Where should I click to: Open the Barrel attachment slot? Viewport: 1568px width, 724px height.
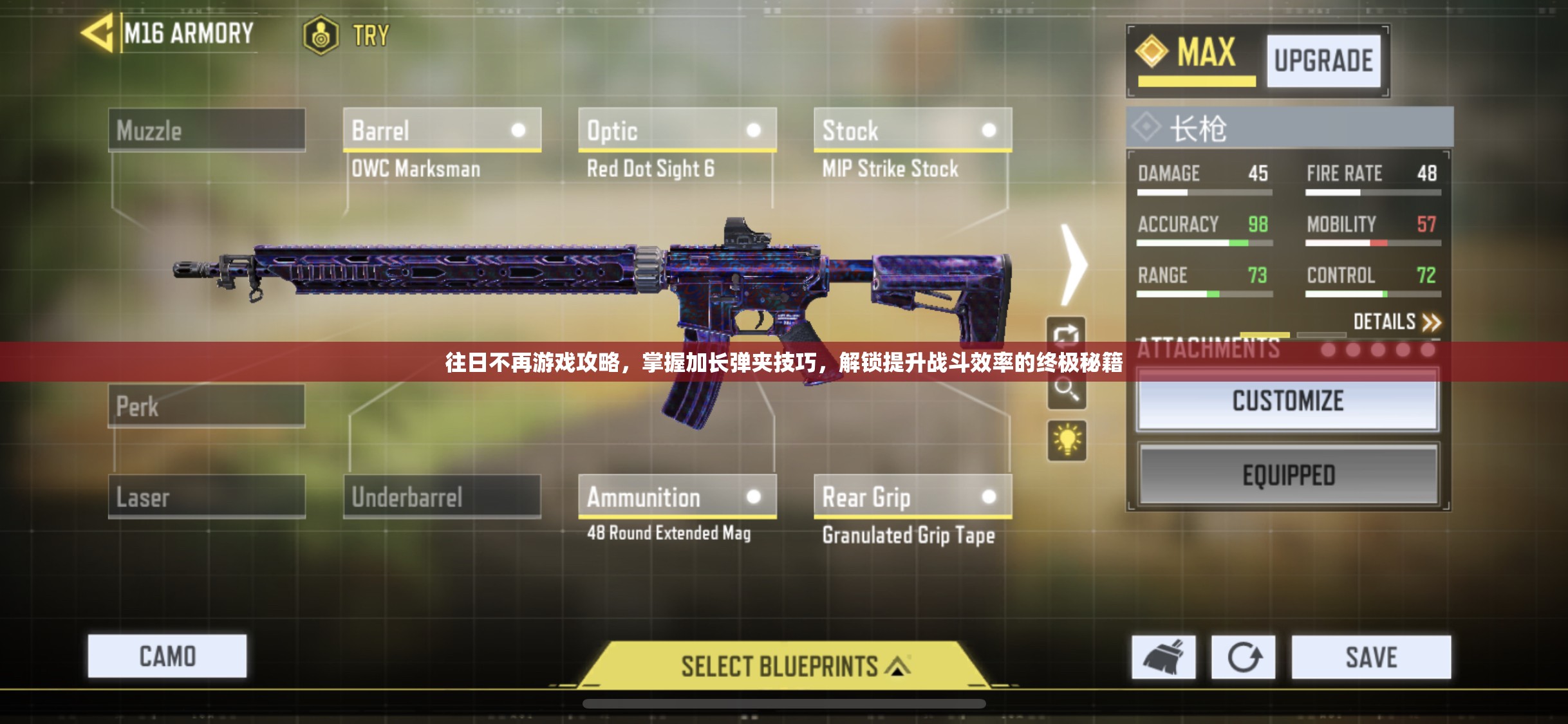tap(442, 131)
